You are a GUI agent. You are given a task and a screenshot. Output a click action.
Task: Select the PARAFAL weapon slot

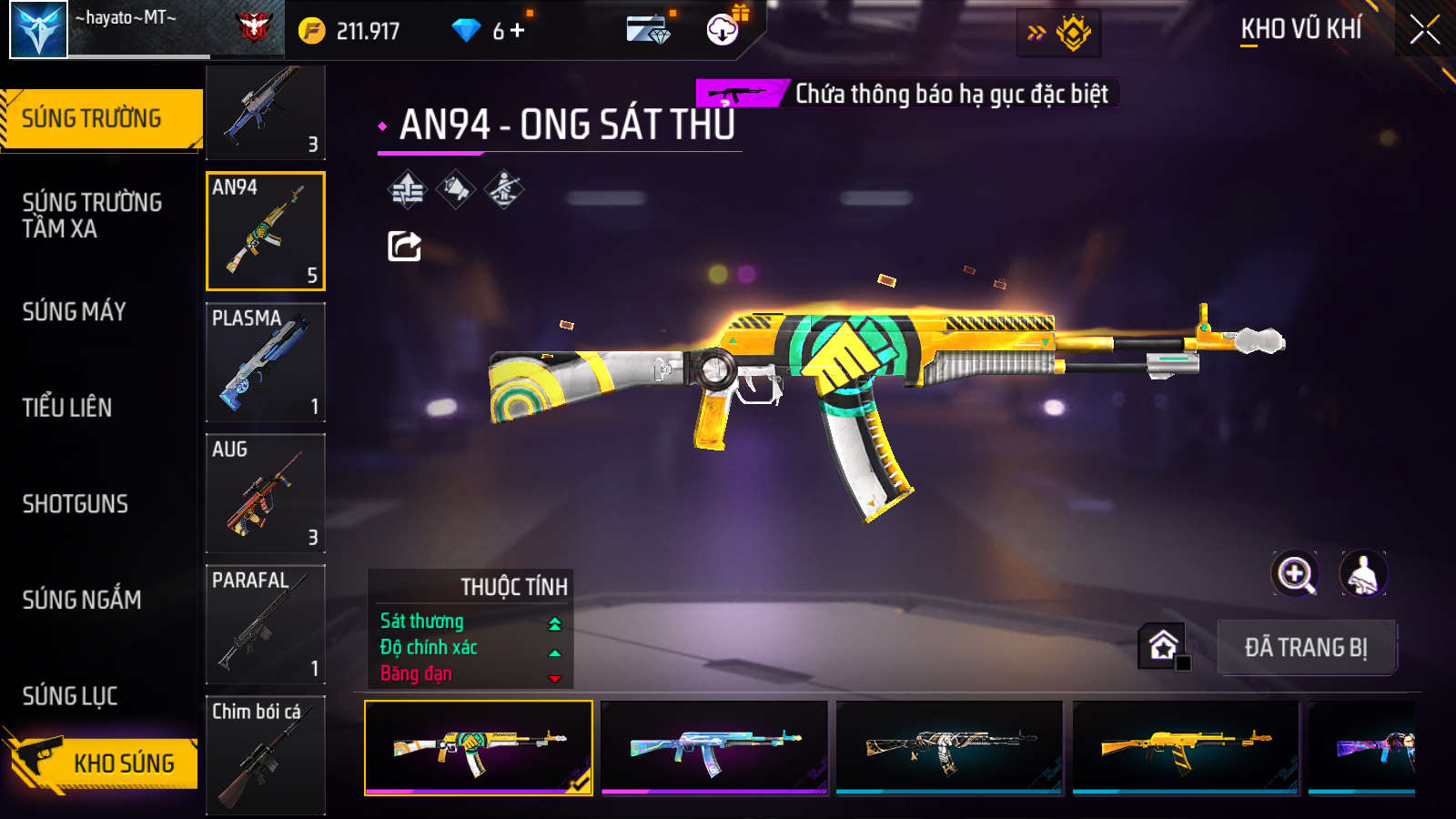(x=266, y=624)
